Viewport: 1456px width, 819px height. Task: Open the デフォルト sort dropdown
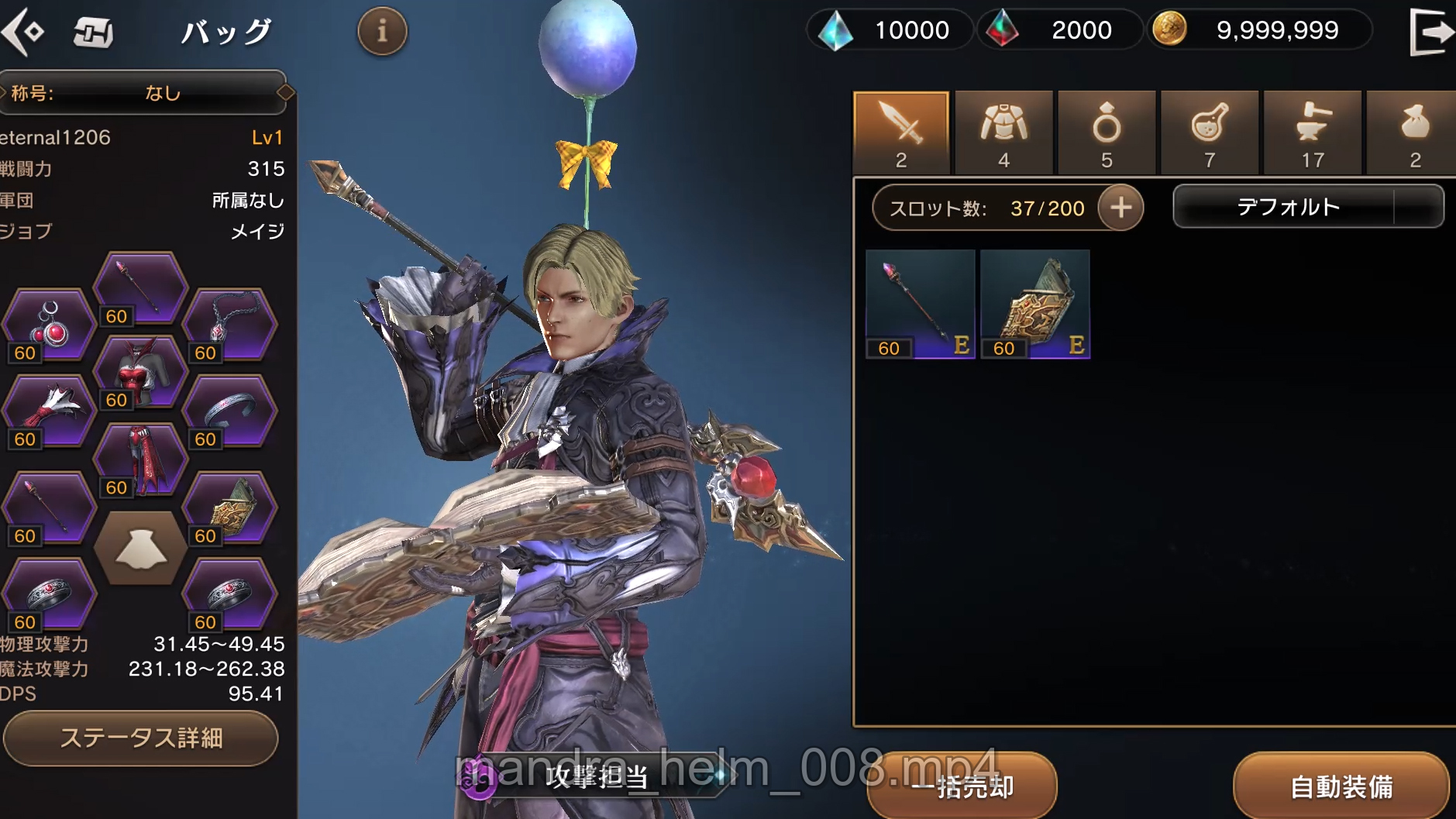point(1308,206)
